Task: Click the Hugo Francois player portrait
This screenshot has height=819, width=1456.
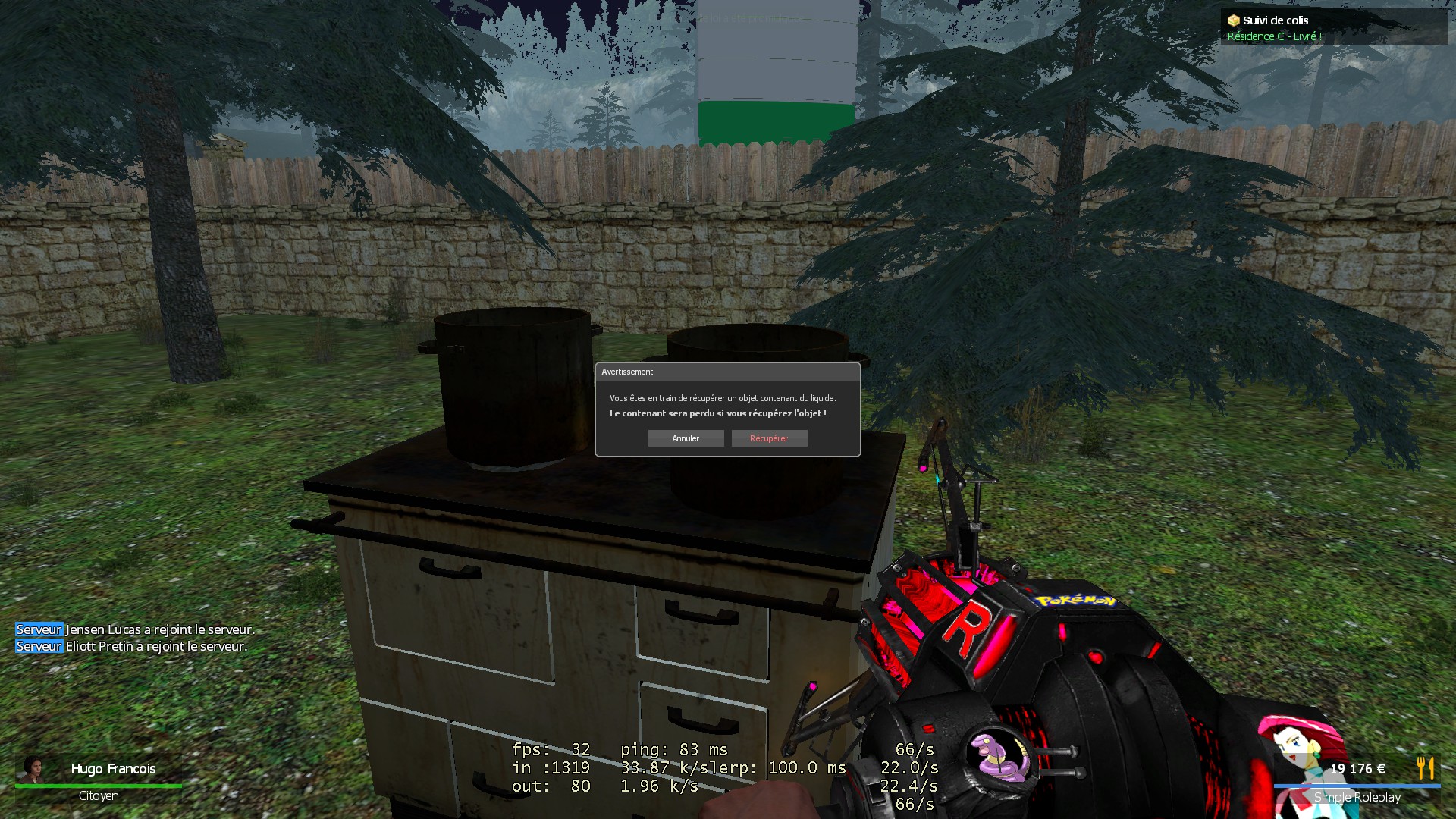Action: tap(33, 768)
